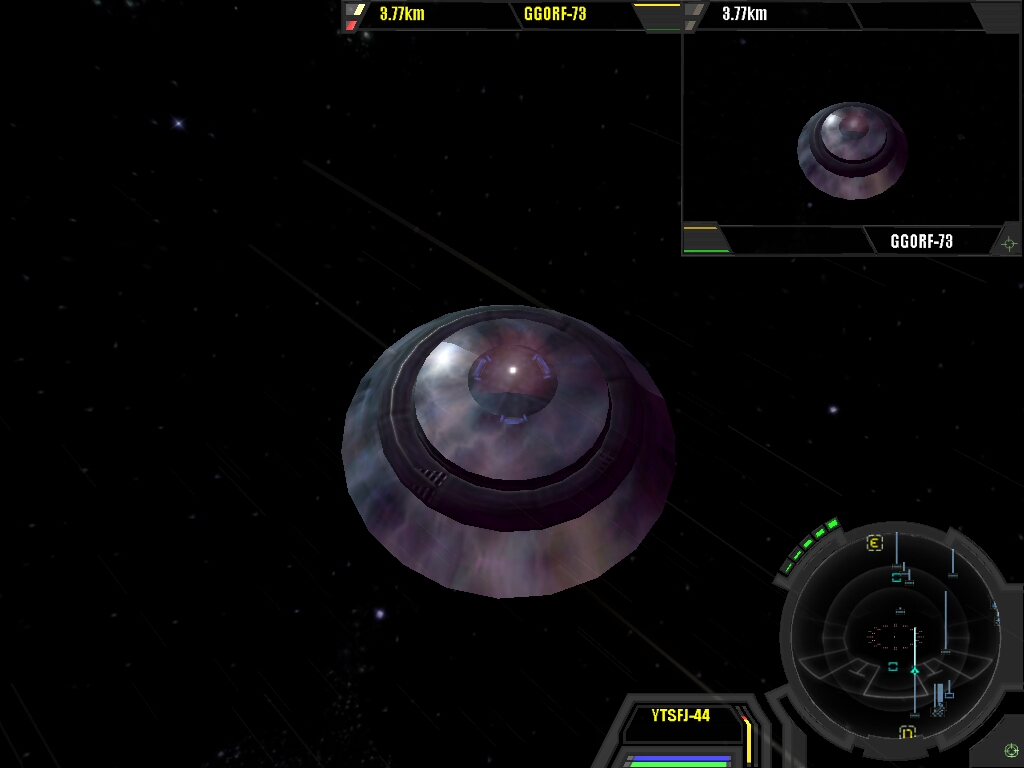This screenshot has height=768, width=1024.
Task: Select the GGORF-73 name in the top target bar
Action: [x=555, y=14]
